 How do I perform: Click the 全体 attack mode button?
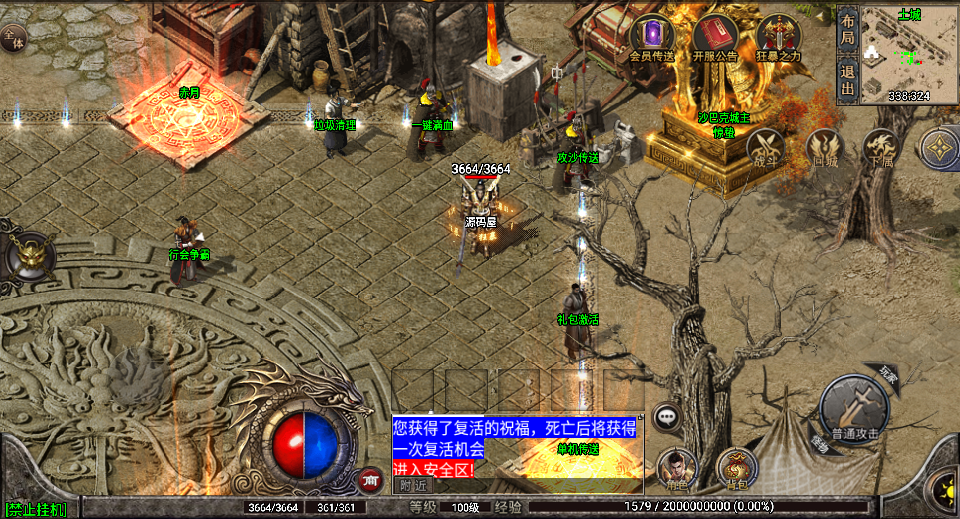pyautogui.click(x=13, y=39)
